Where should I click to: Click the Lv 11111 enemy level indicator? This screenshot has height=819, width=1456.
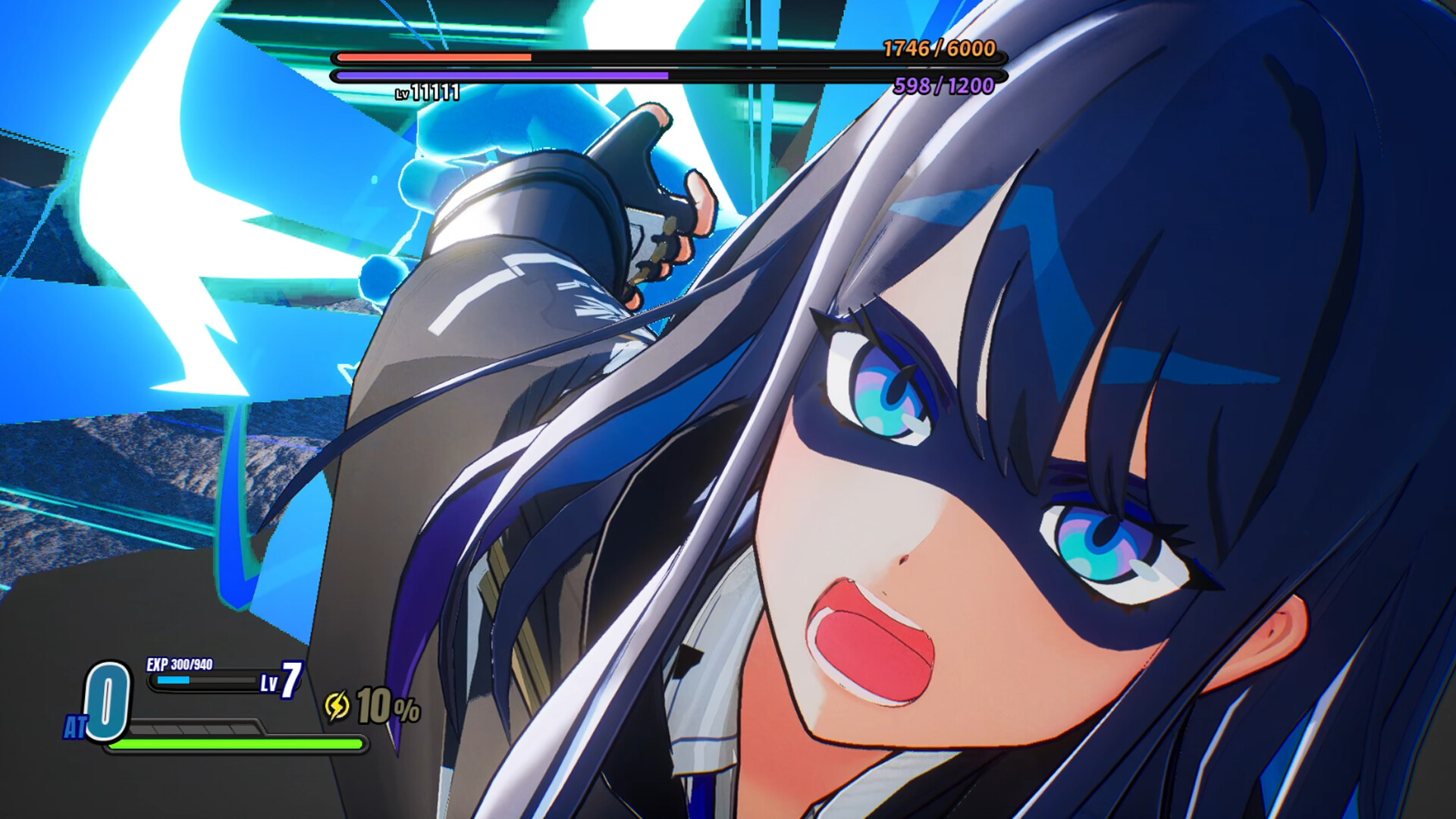[x=425, y=93]
